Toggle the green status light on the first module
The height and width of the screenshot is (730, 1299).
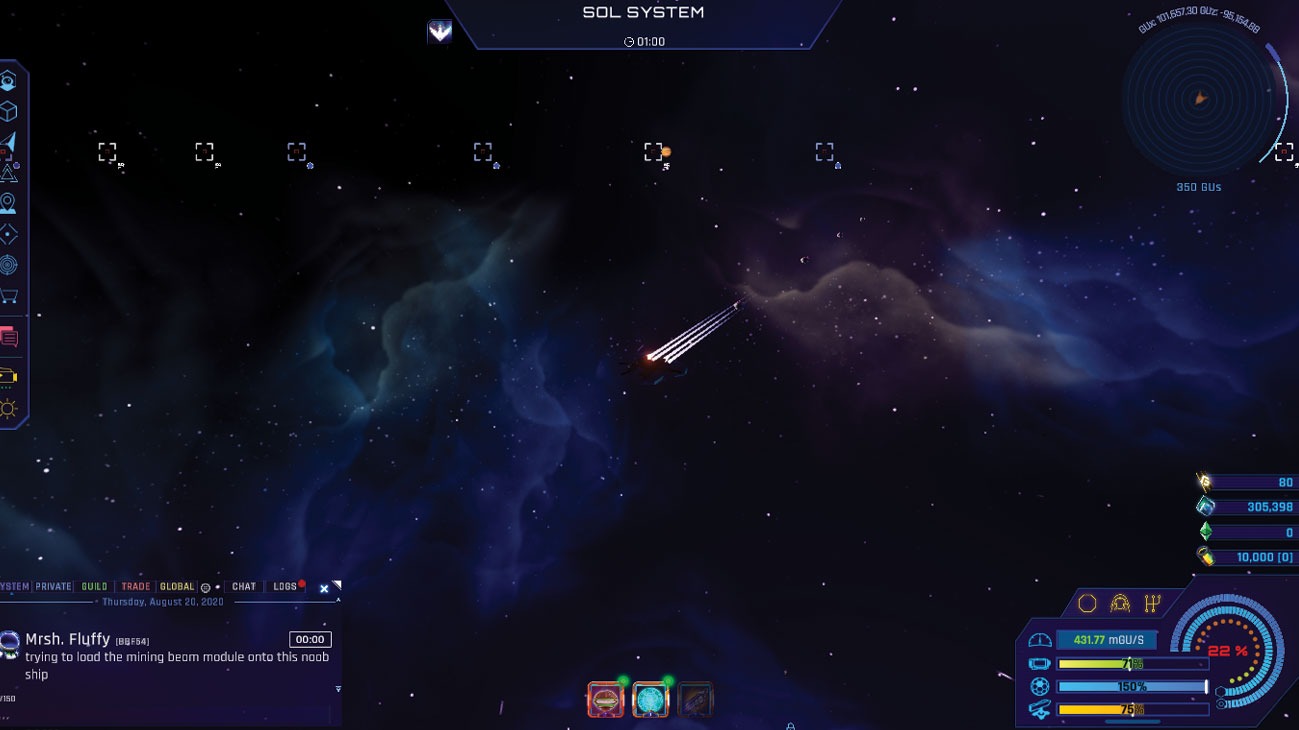pos(623,680)
